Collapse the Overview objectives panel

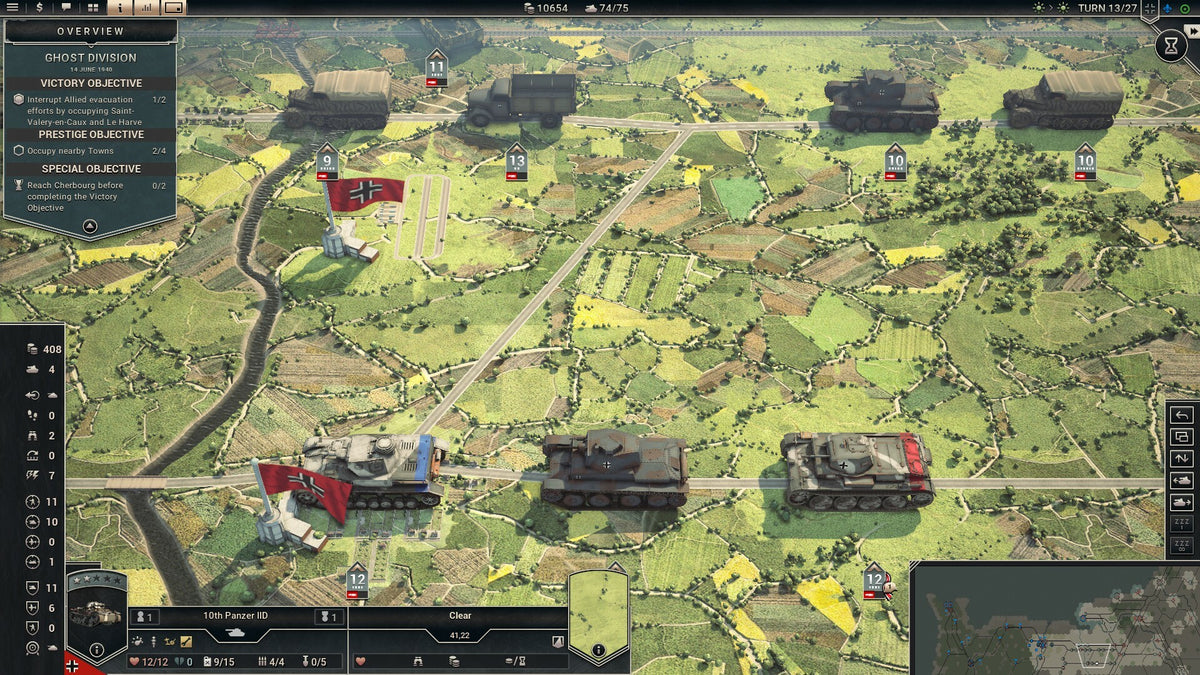(x=89, y=226)
